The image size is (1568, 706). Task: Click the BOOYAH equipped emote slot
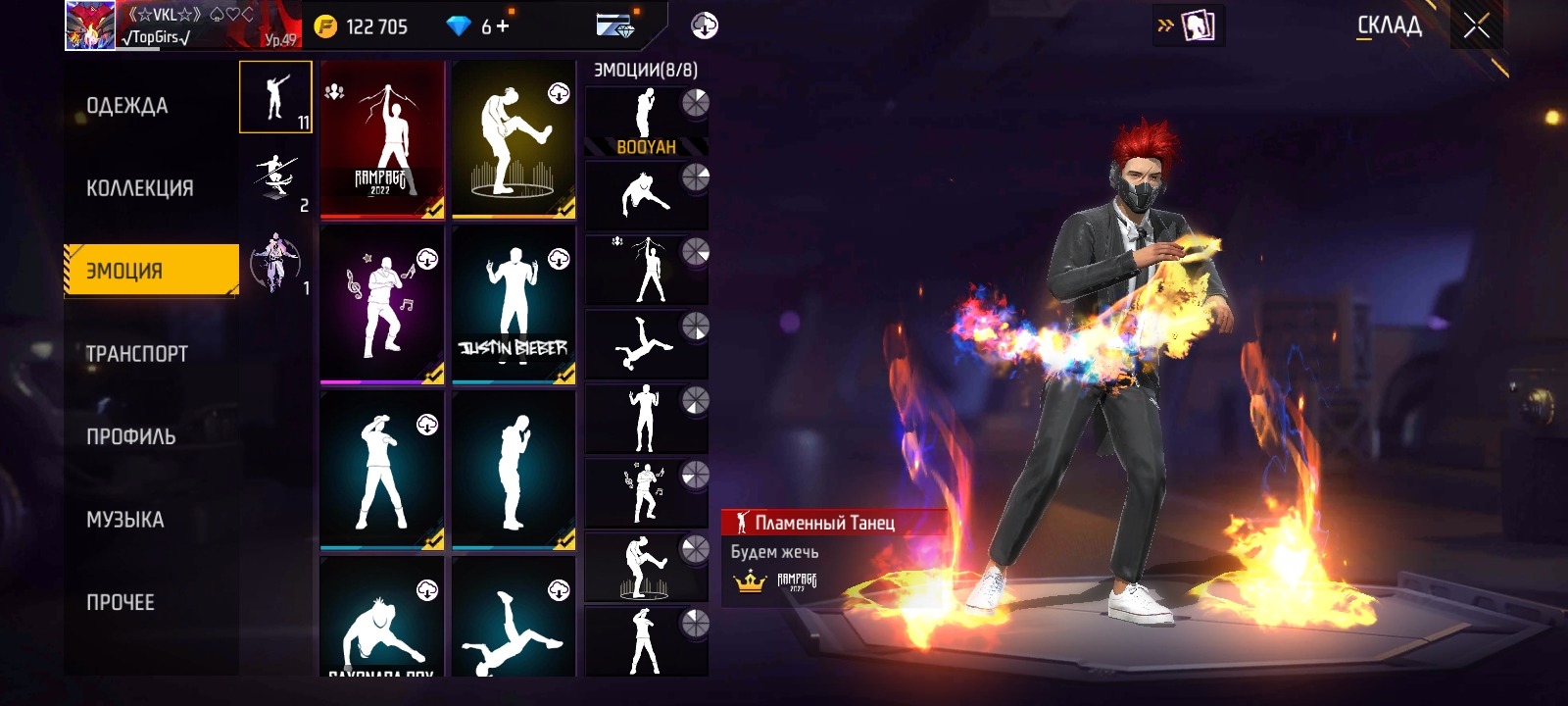(x=646, y=122)
